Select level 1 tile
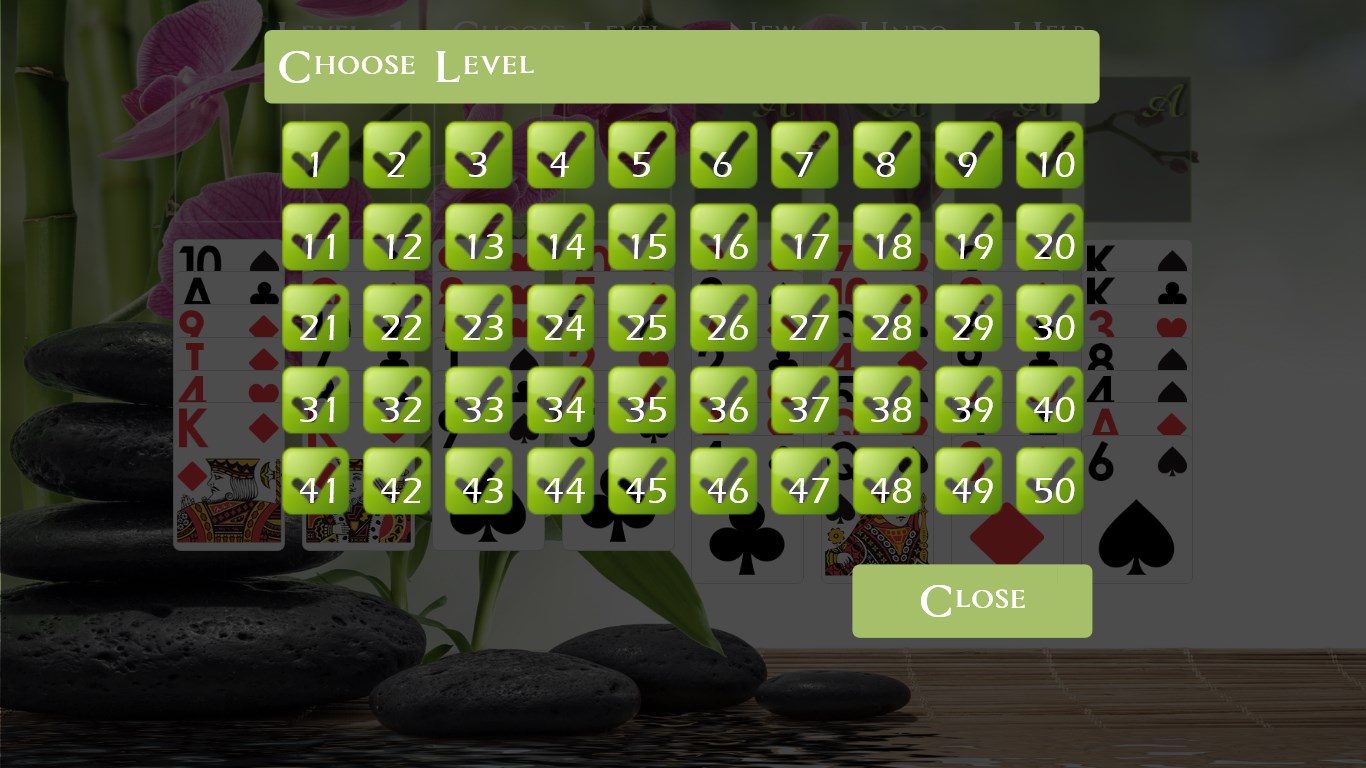The image size is (1366, 768). tap(315, 156)
